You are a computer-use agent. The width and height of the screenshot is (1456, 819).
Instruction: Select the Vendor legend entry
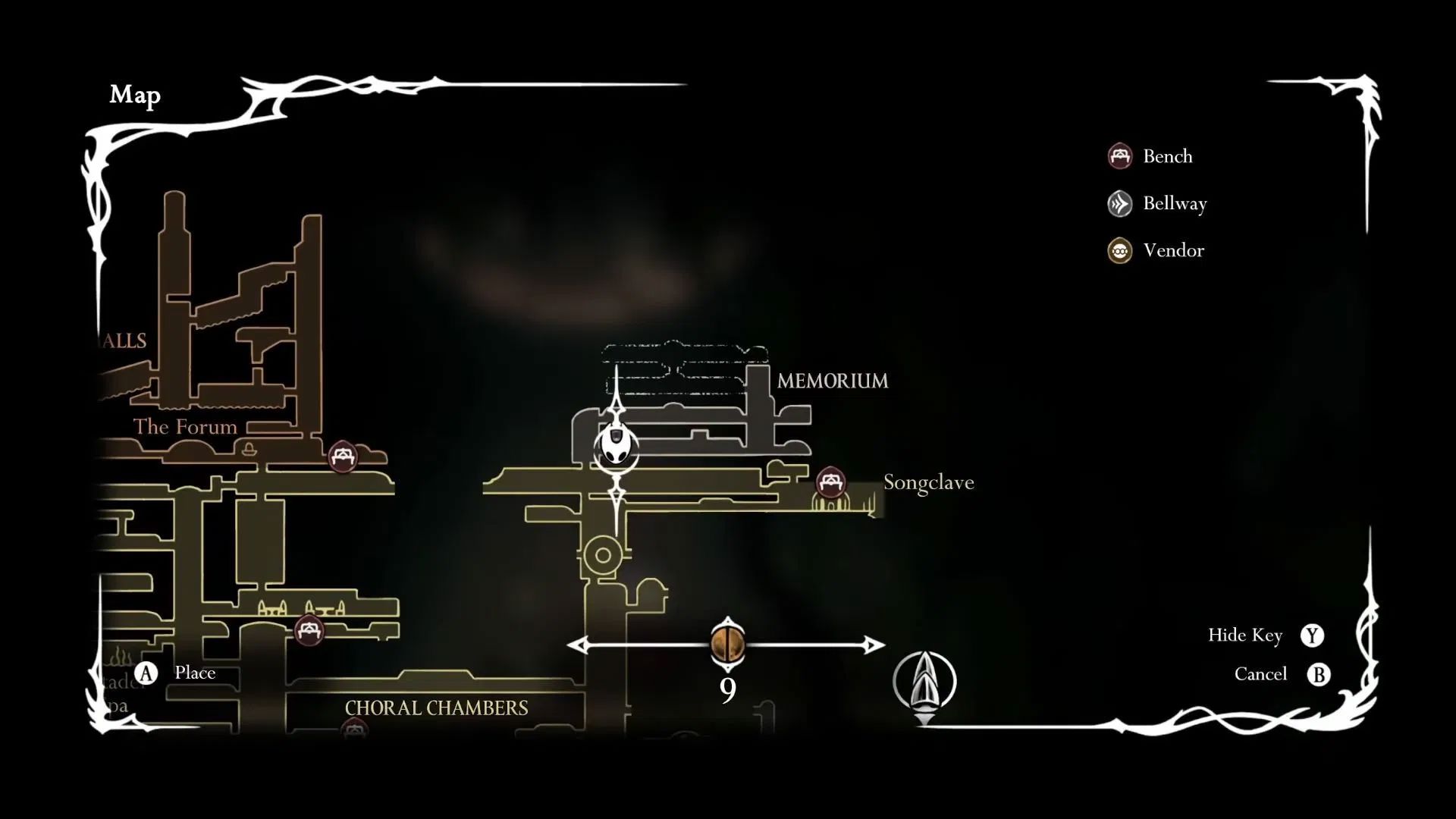1156,250
